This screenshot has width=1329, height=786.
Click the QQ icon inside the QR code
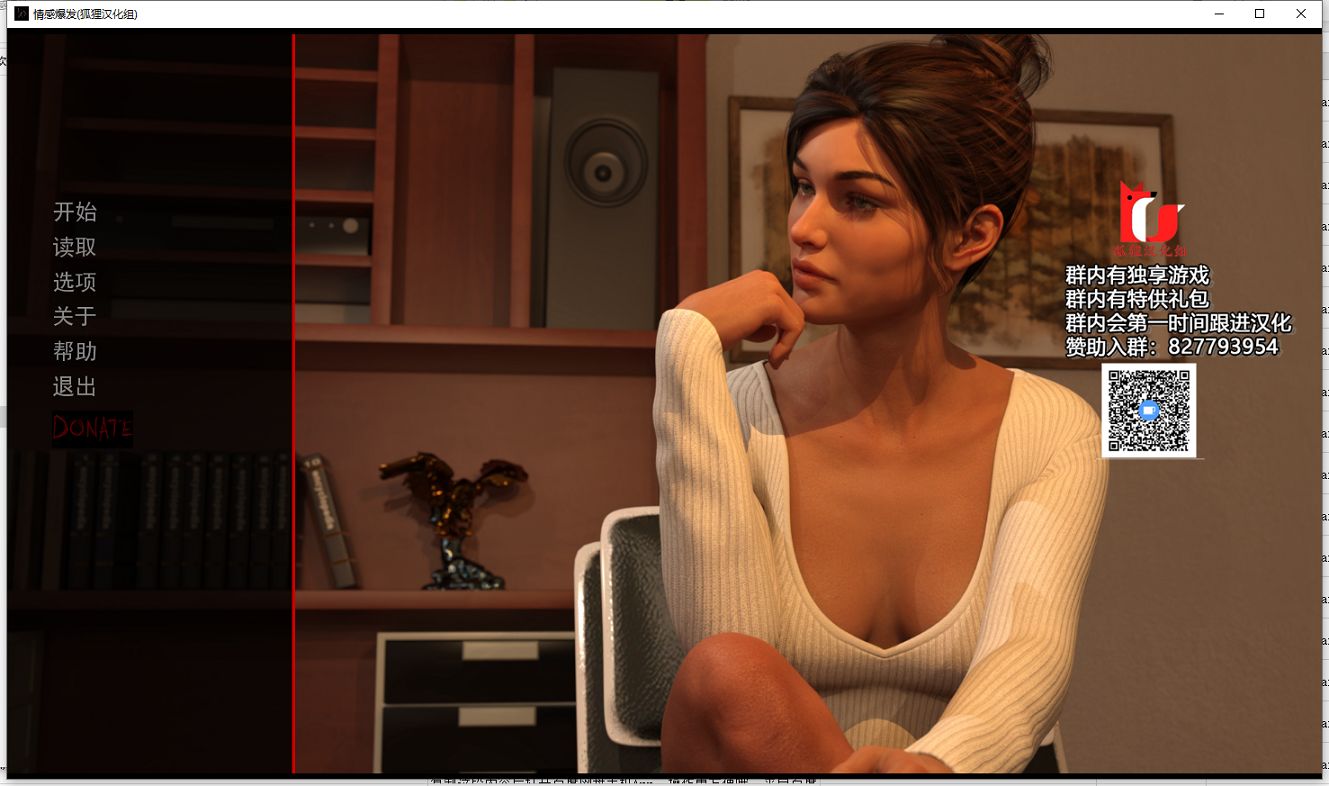(1147, 410)
